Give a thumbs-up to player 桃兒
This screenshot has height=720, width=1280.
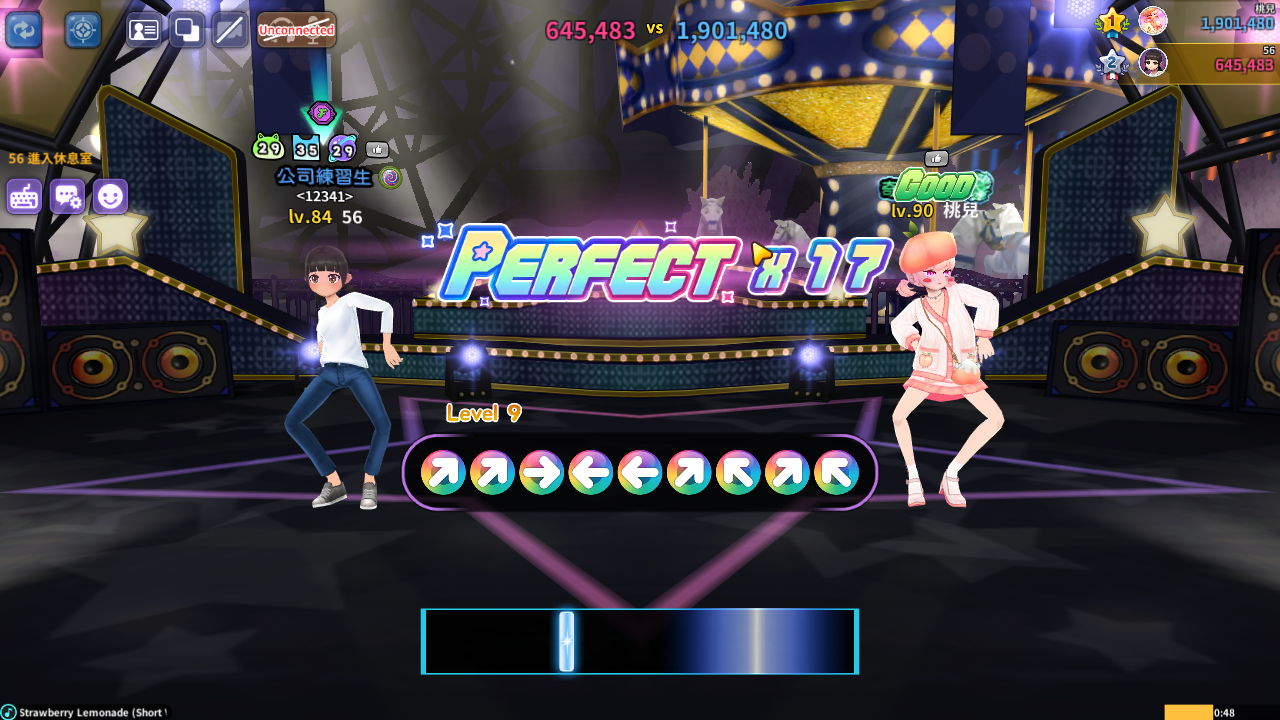[936, 158]
